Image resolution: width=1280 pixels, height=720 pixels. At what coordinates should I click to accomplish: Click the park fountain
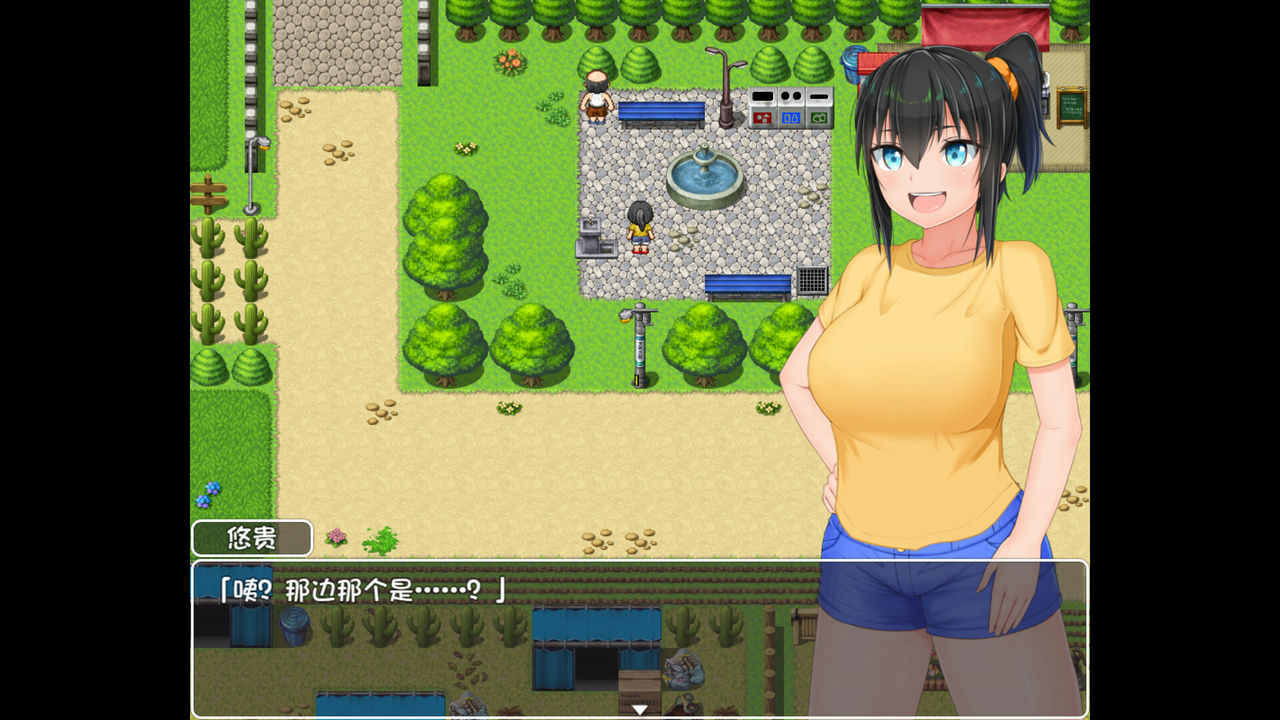click(x=703, y=175)
